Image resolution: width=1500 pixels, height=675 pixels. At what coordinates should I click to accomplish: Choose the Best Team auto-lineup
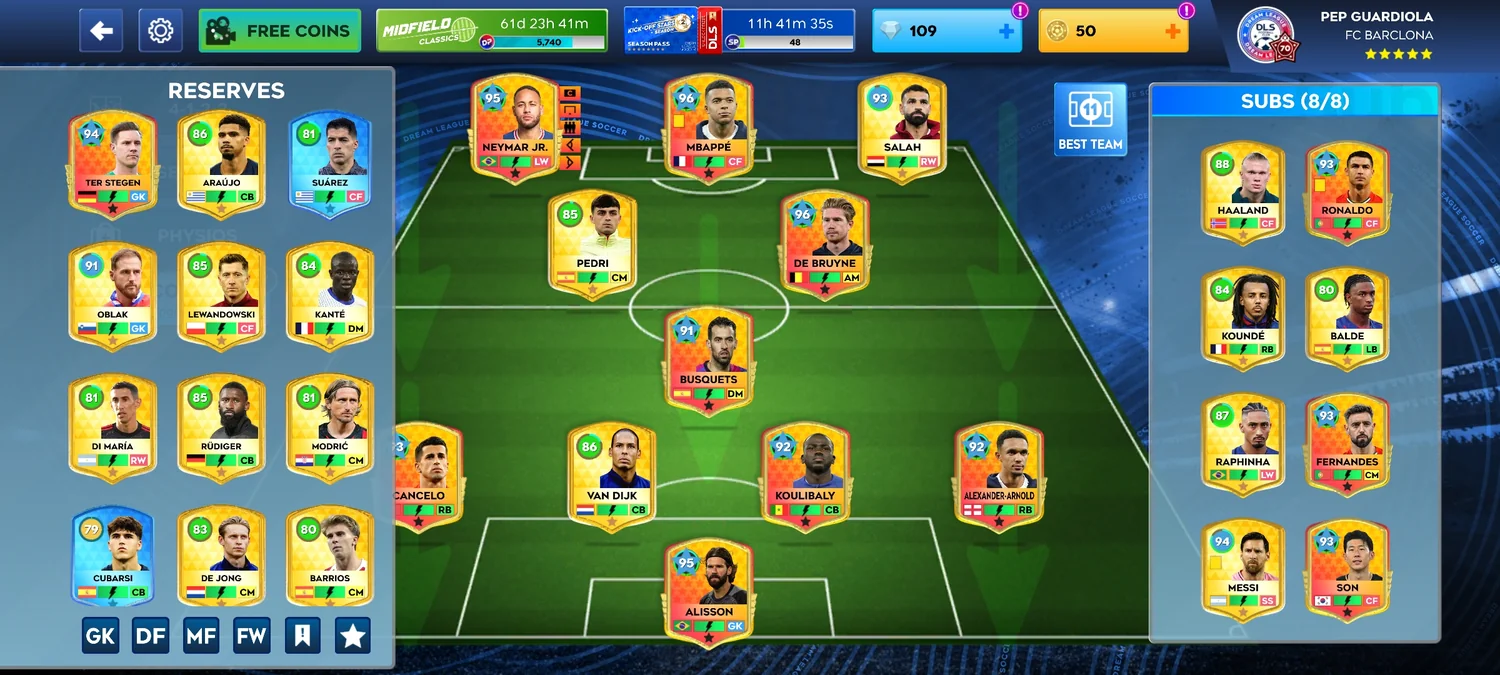(x=1090, y=120)
